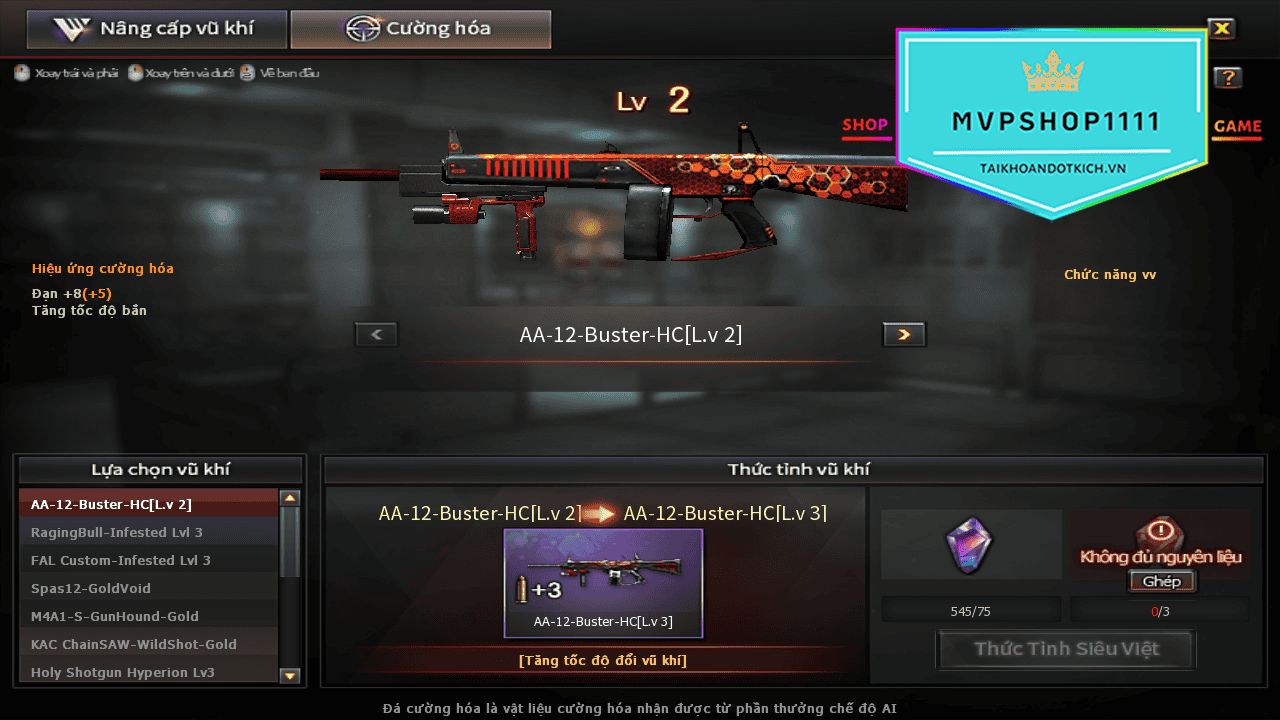This screenshot has height=720, width=1280.
Task: Select Holy Shotgun Hyperion Lv3 row
Action: click(148, 672)
